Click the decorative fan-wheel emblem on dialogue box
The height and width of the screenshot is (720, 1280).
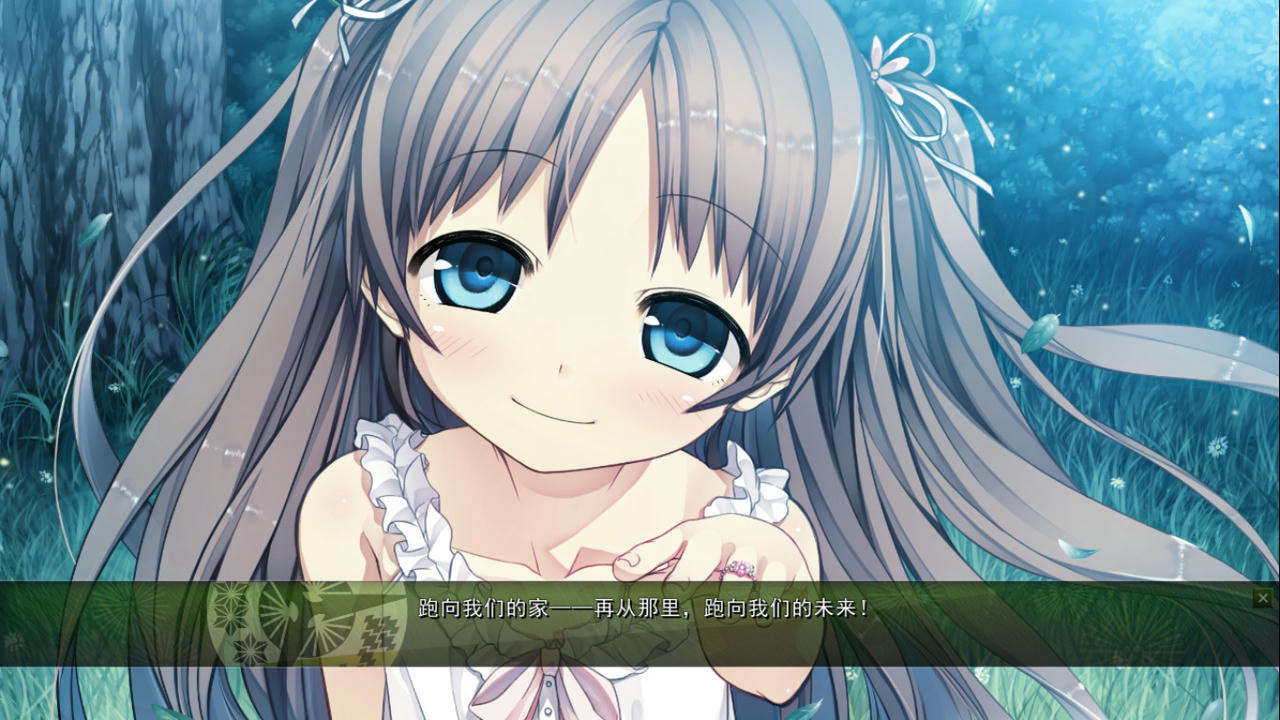click(x=290, y=615)
